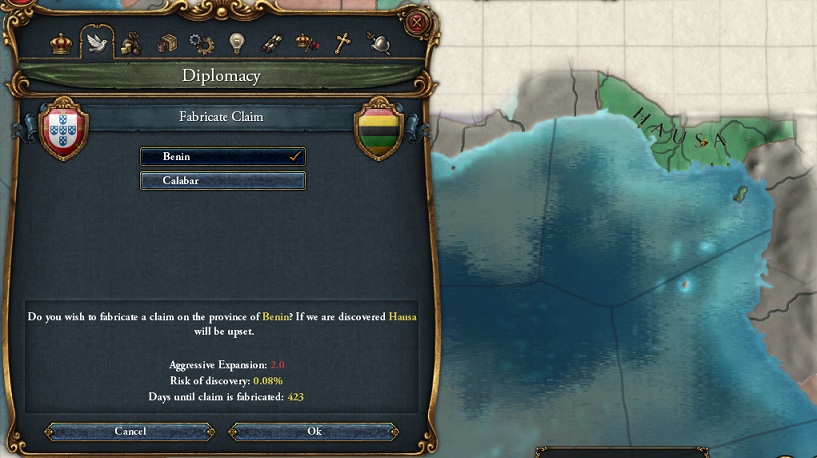This screenshot has height=458, width=817.
Task: Open the crown and flag Stability tab
Action: pyautogui.click(x=306, y=43)
